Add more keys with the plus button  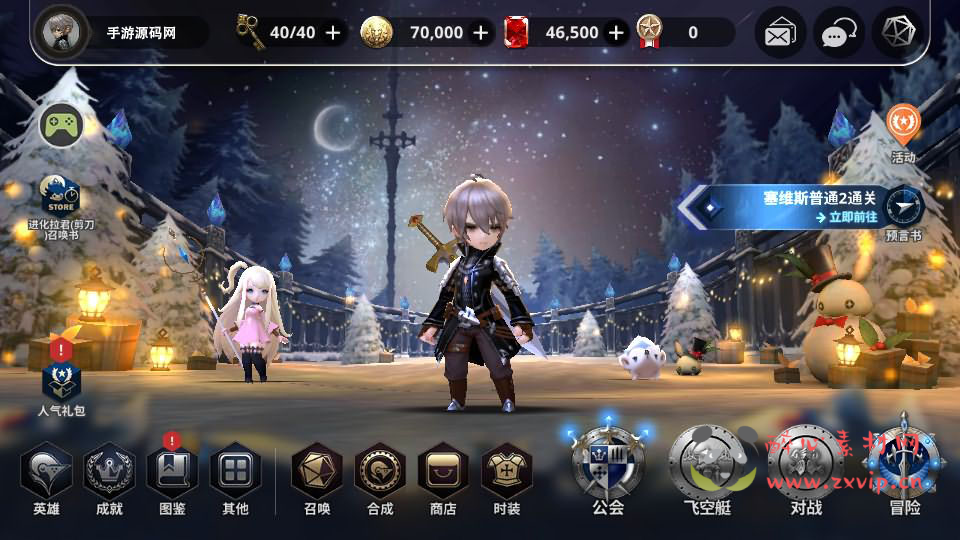click(333, 32)
